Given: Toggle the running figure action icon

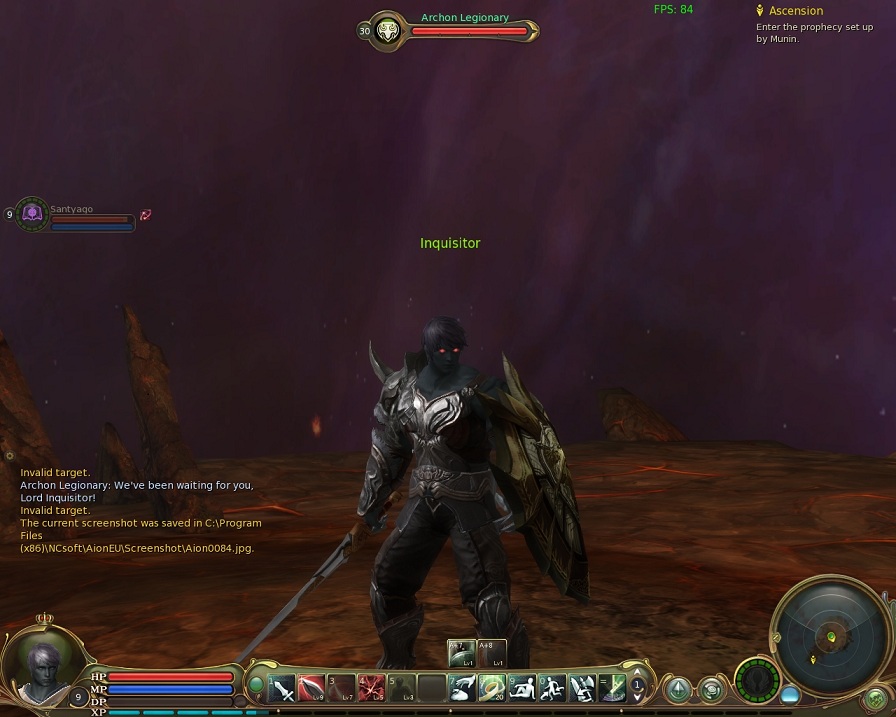Looking at the screenshot, I should click(x=552, y=688).
